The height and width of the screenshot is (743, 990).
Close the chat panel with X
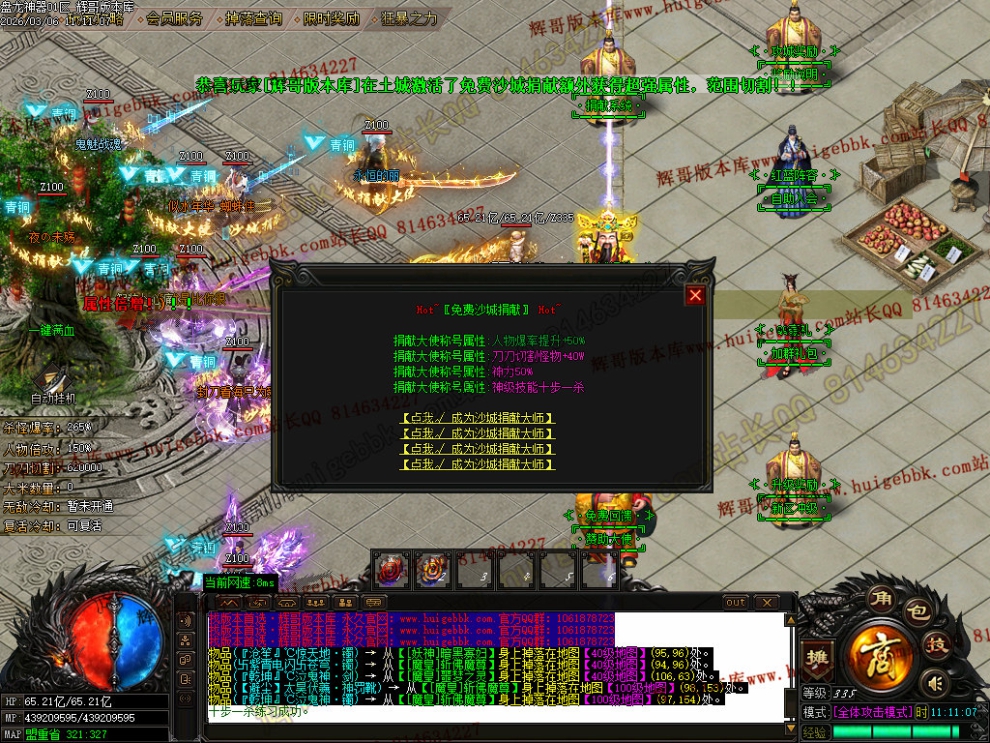766,603
